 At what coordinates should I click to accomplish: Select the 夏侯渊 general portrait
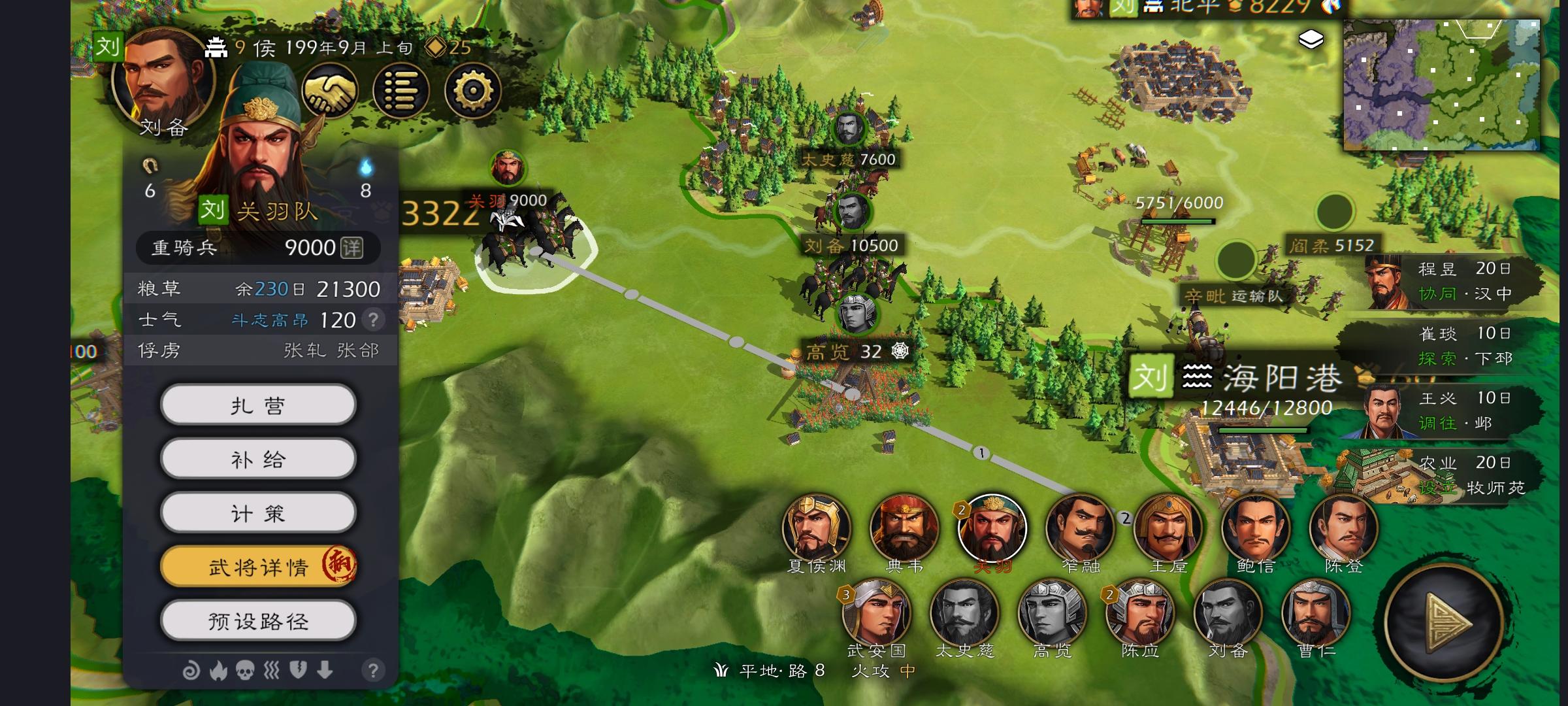pyautogui.click(x=816, y=528)
